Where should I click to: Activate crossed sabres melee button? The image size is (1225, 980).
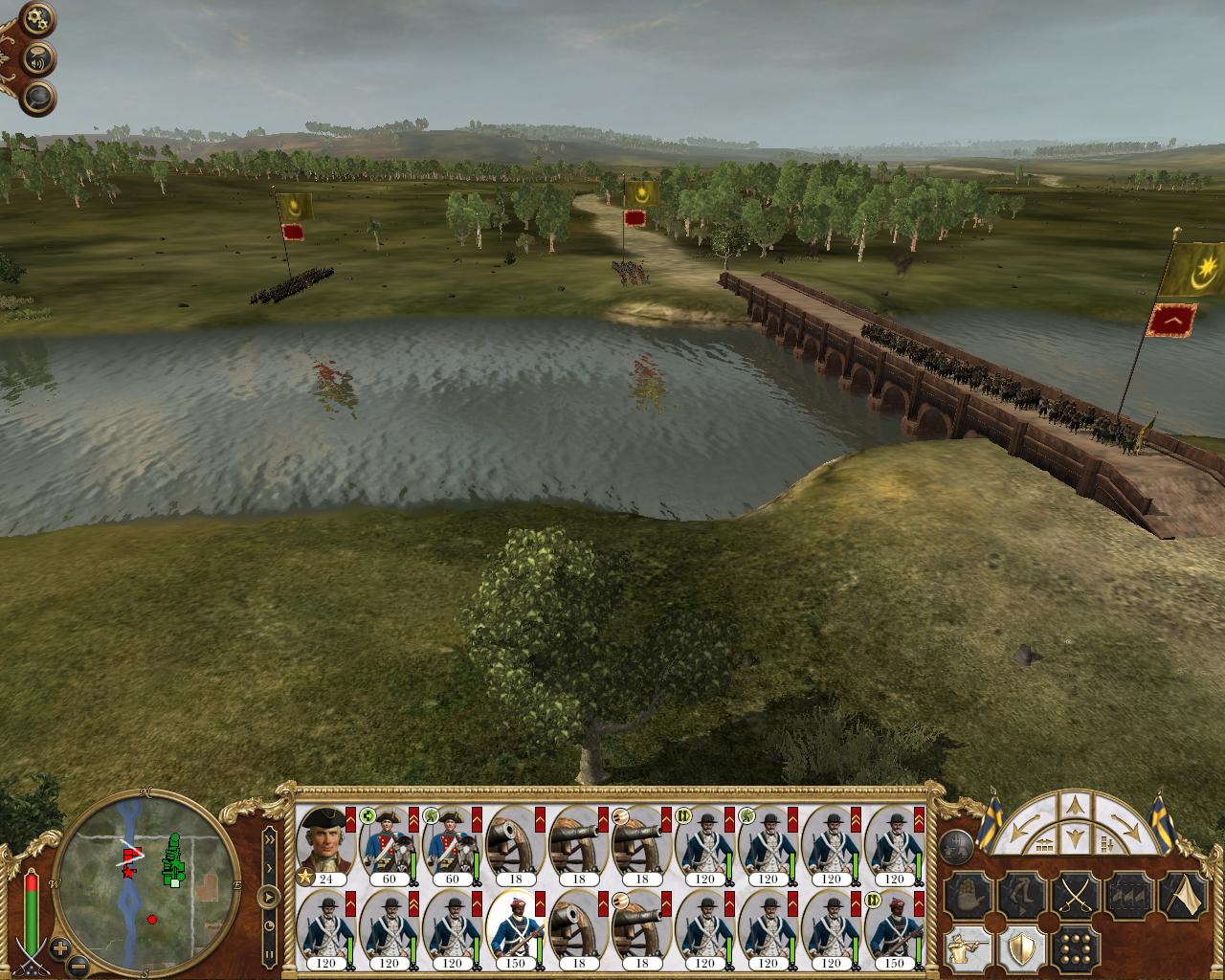[x=1076, y=897]
